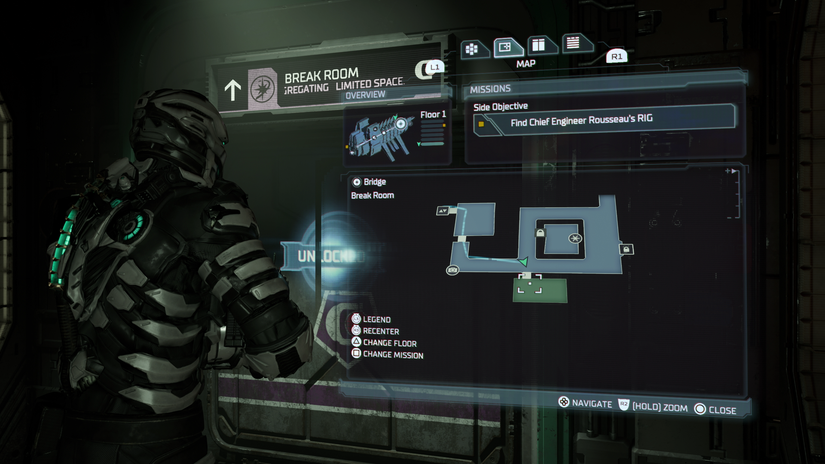Open the third tab with the book icon
The image size is (825, 464).
pyautogui.click(x=539, y=46)
